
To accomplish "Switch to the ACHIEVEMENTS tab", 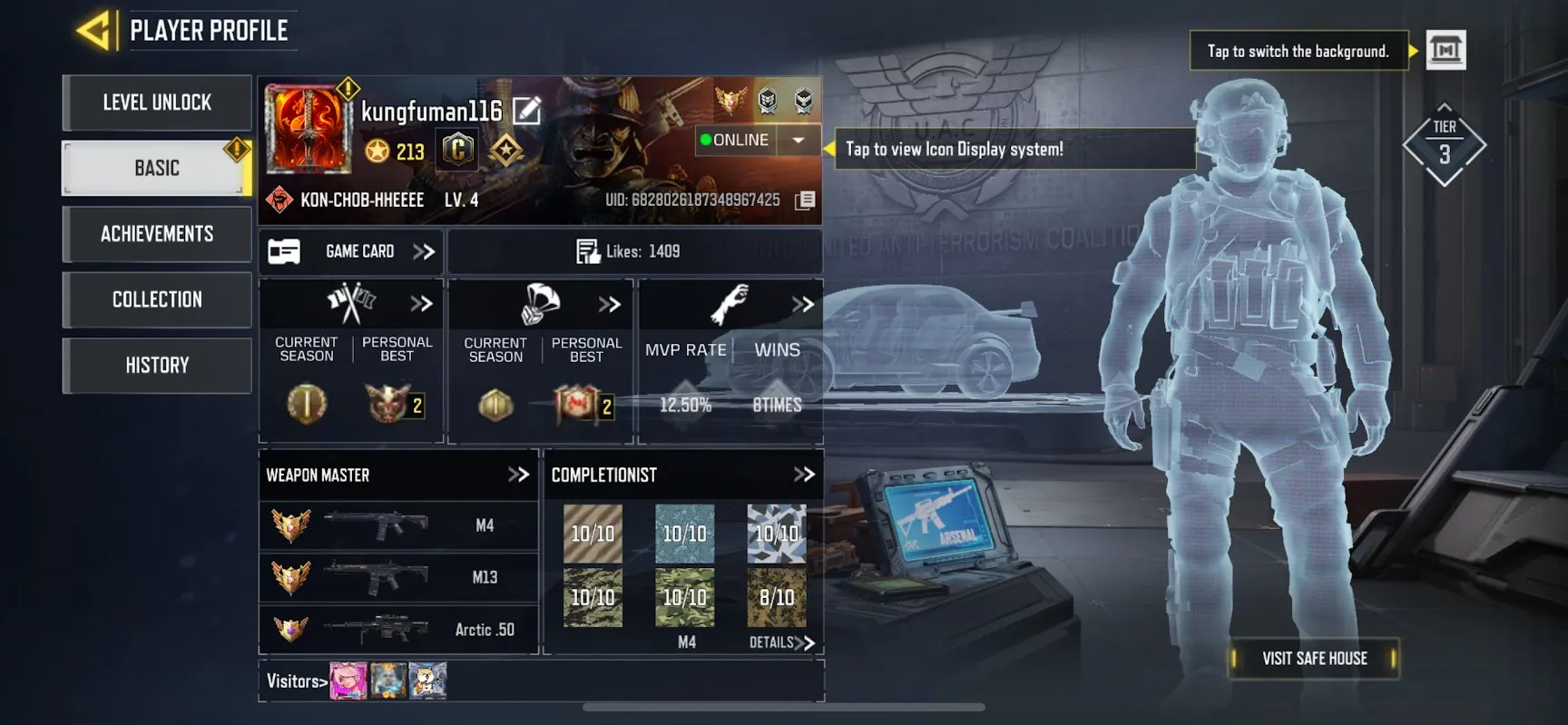I will (156, 234).
